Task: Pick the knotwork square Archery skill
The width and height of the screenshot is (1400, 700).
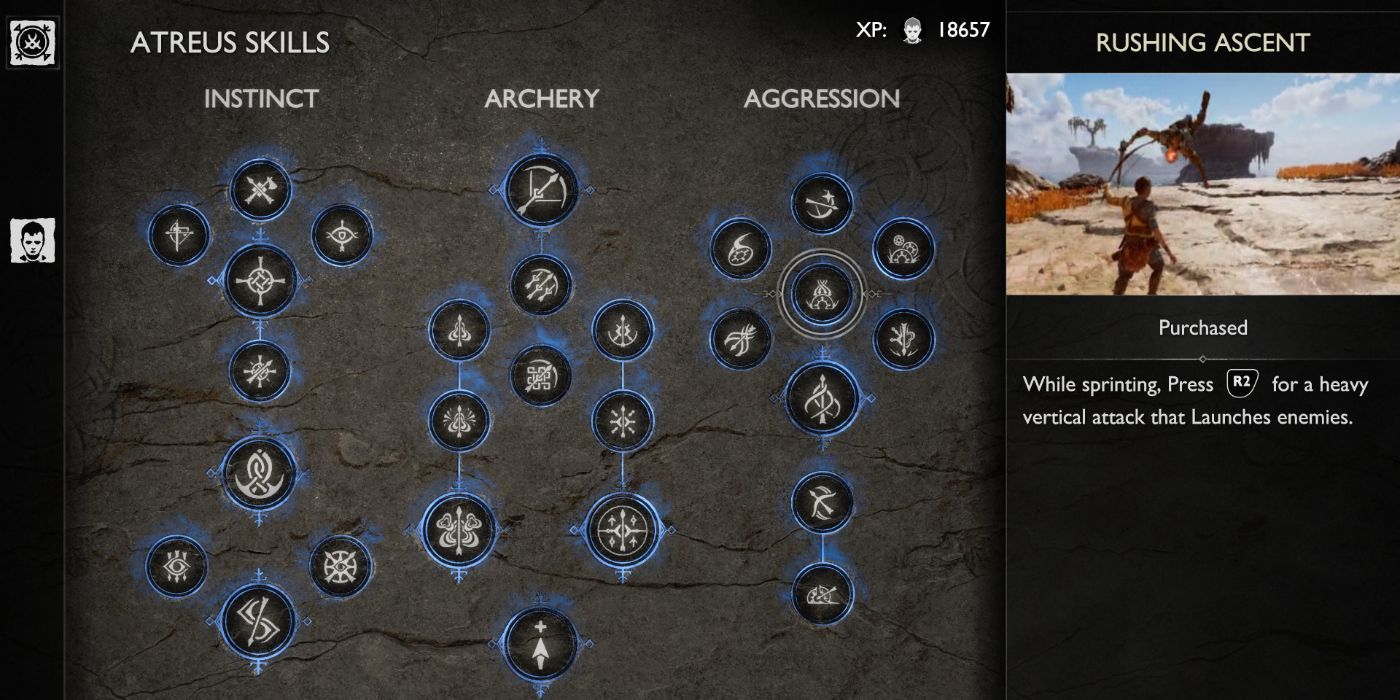Action: click(540, 376)
